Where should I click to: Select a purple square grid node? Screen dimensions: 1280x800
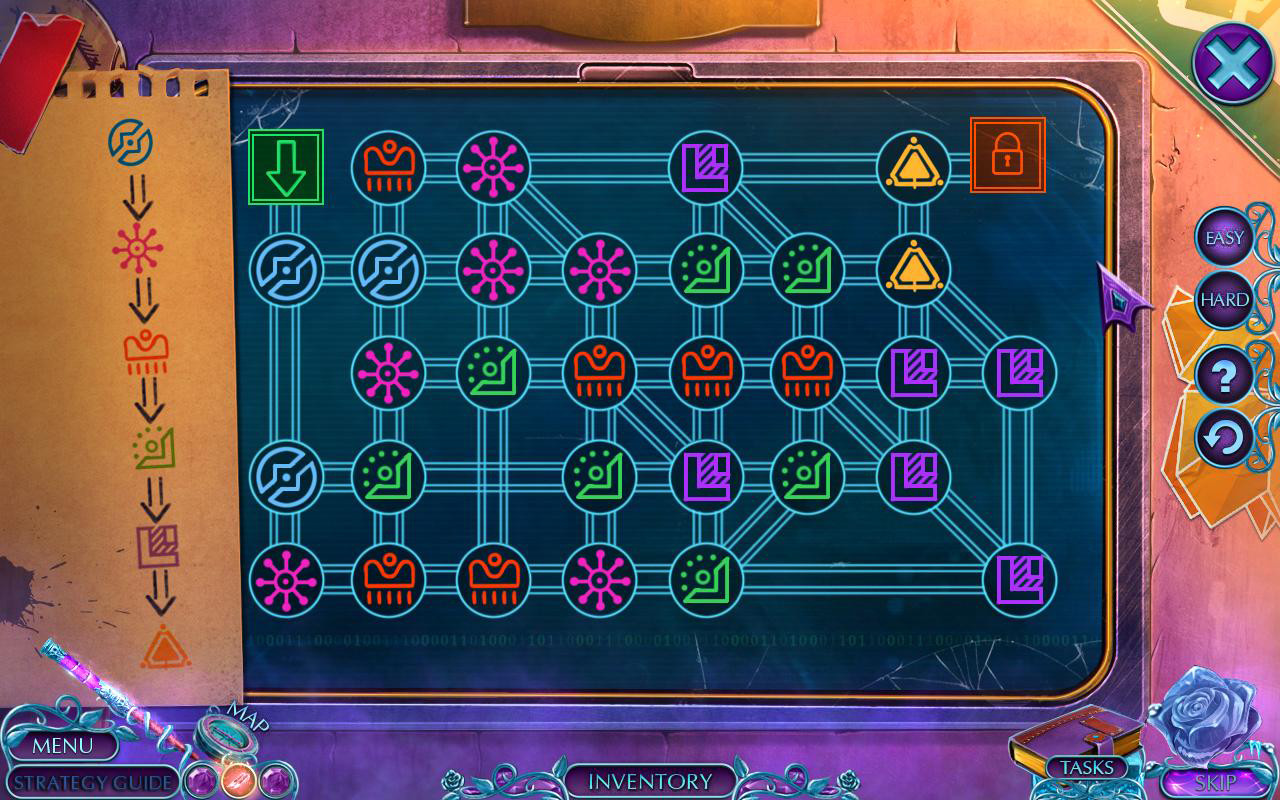[706, 165]
